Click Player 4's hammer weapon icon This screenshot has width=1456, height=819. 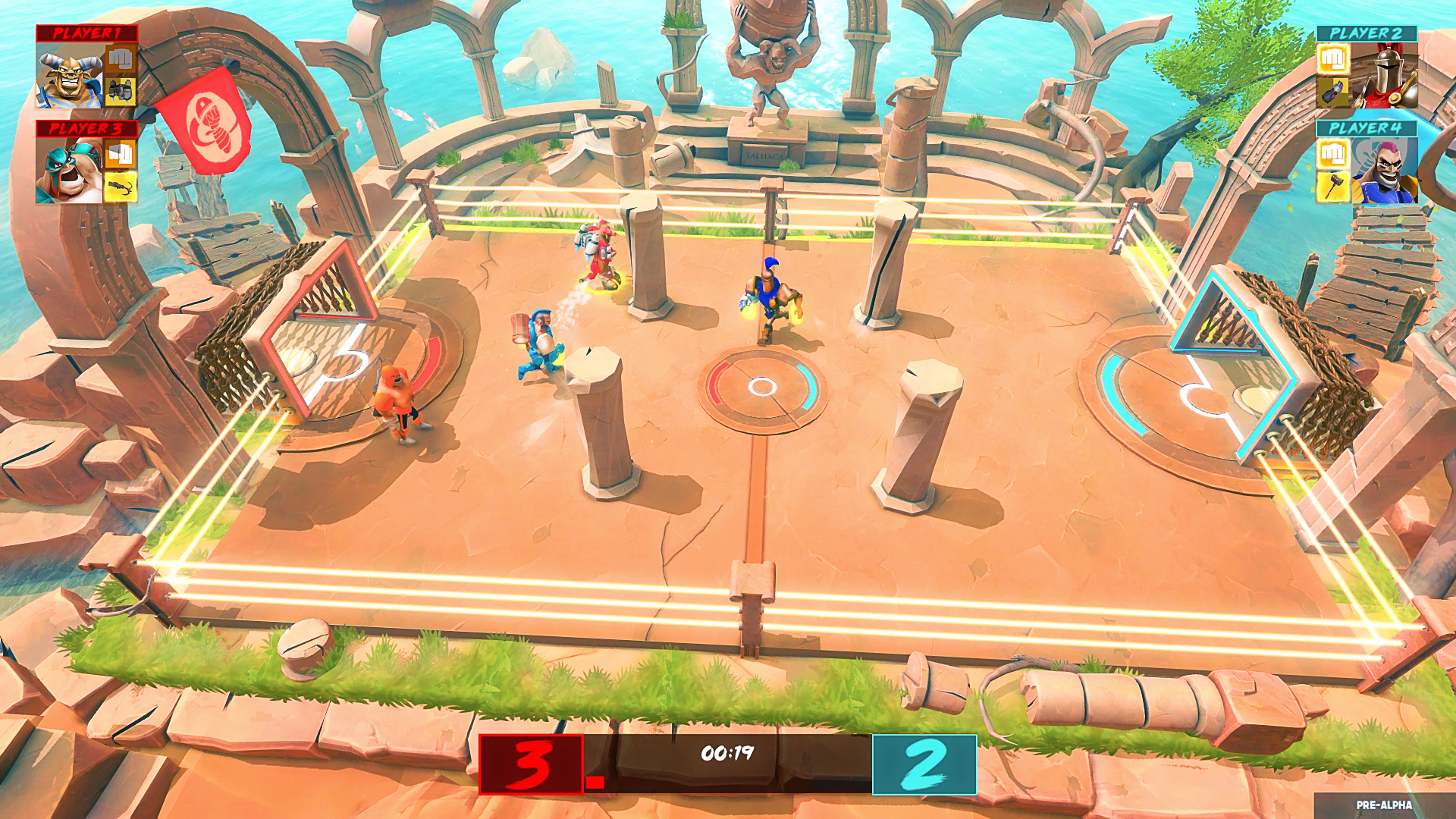(1333, 186)
